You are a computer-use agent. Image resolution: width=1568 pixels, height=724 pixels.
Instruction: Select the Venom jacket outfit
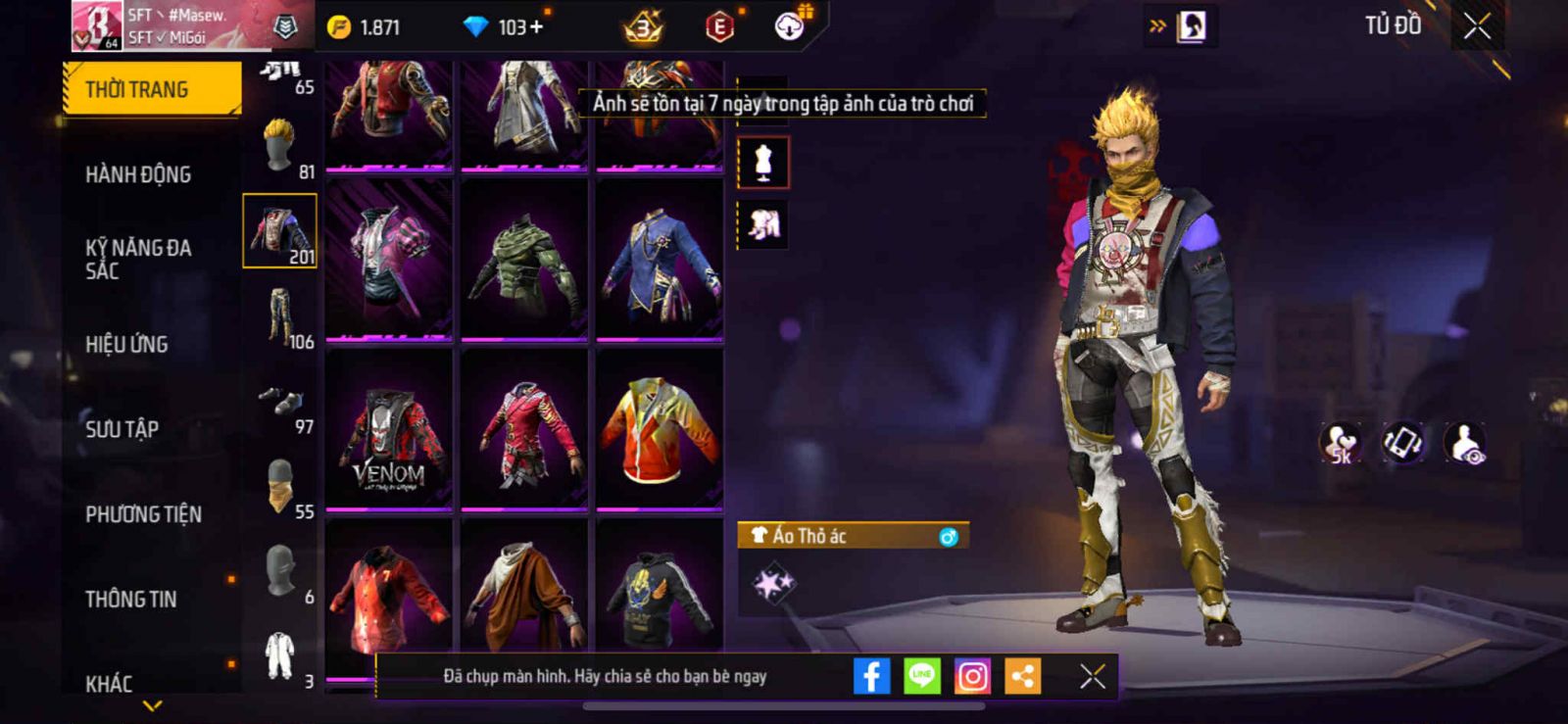389,430
